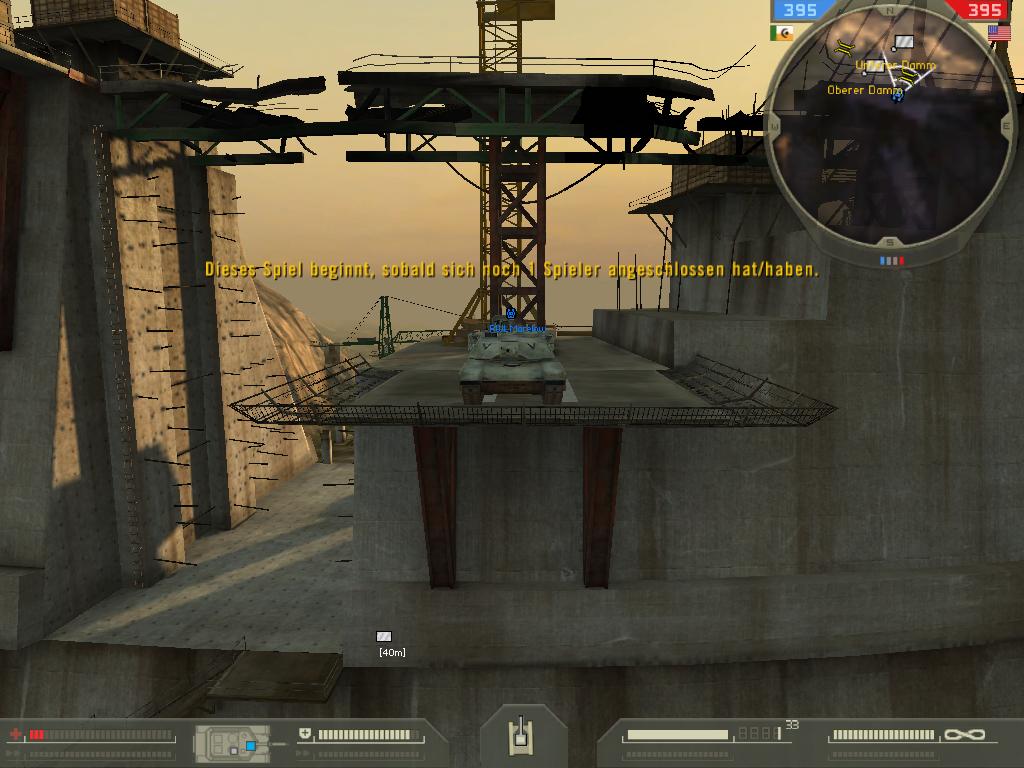
Task: Click the US team flag icon
Action: (998, 32)
